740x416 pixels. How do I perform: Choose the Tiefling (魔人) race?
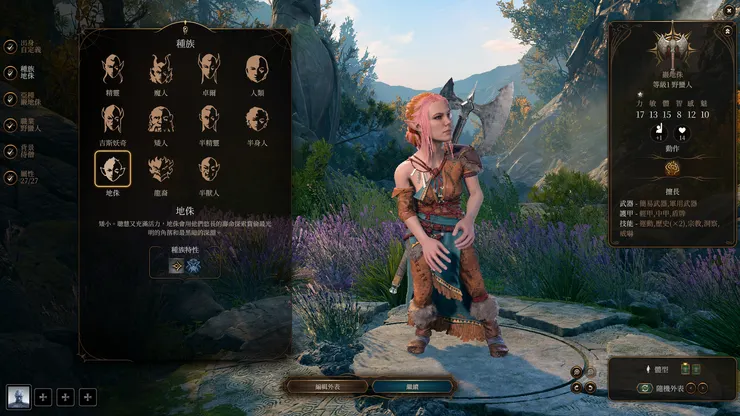pyautogui.click(x=161, y=69)
